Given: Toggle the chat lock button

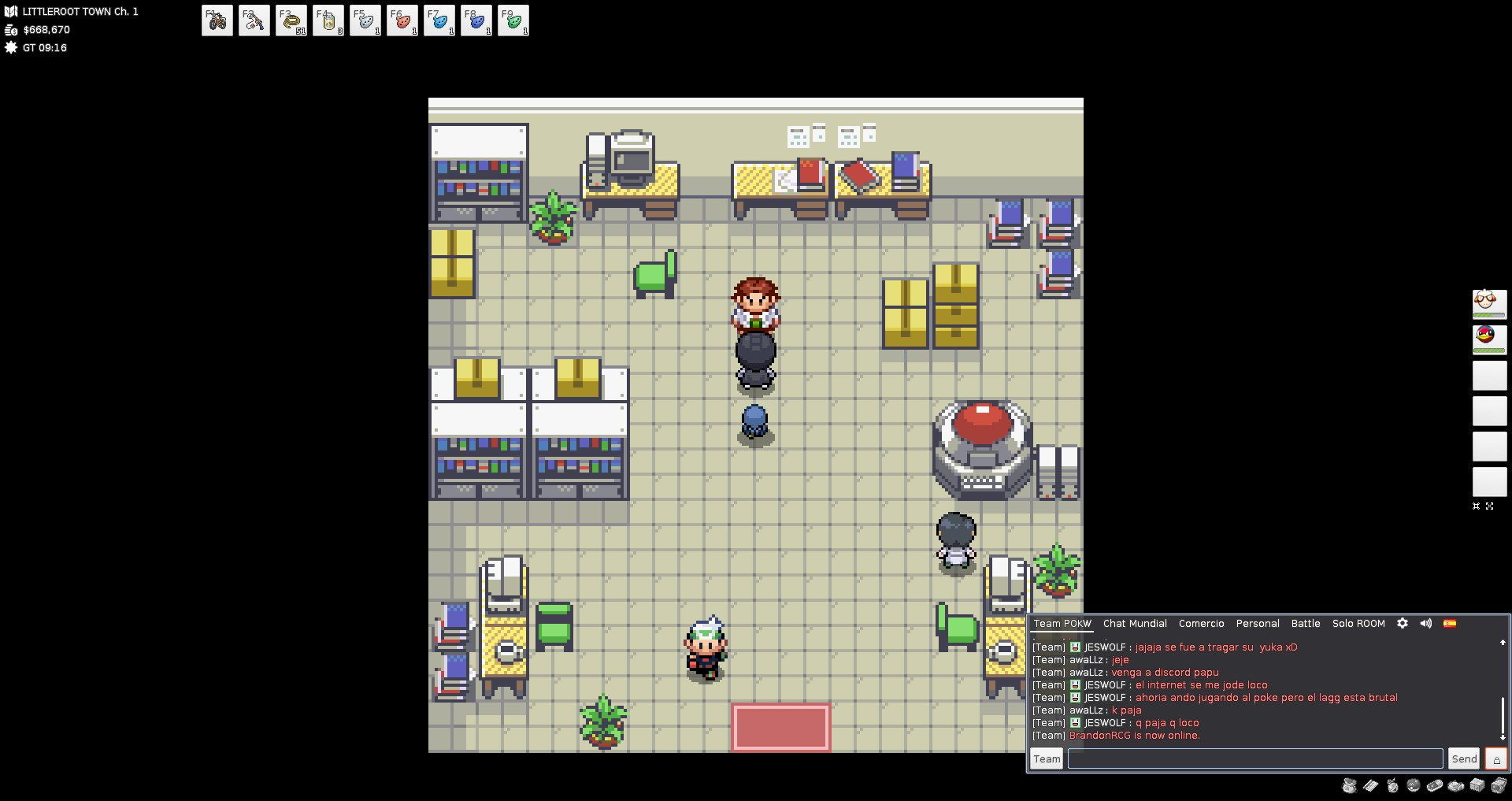Looking at the screenshot, I should [x=1496, y=758].
